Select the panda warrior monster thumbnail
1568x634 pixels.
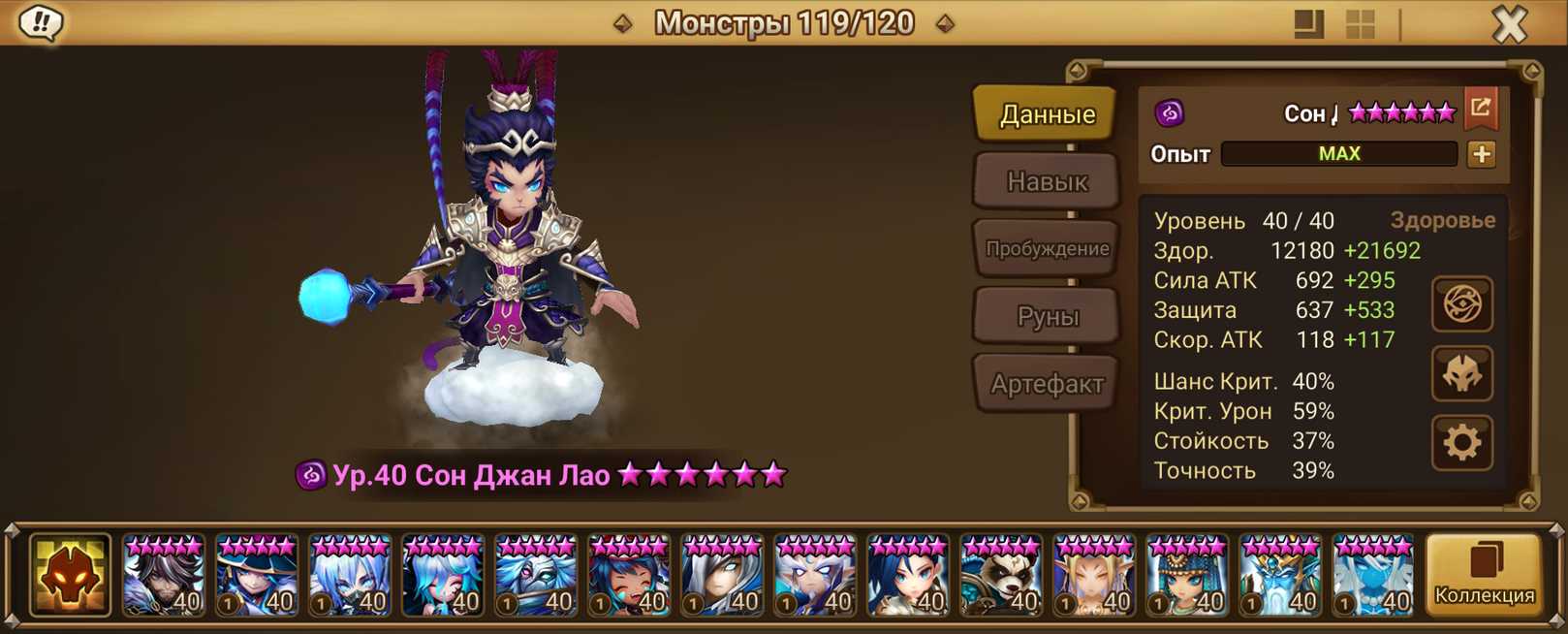1000,575
